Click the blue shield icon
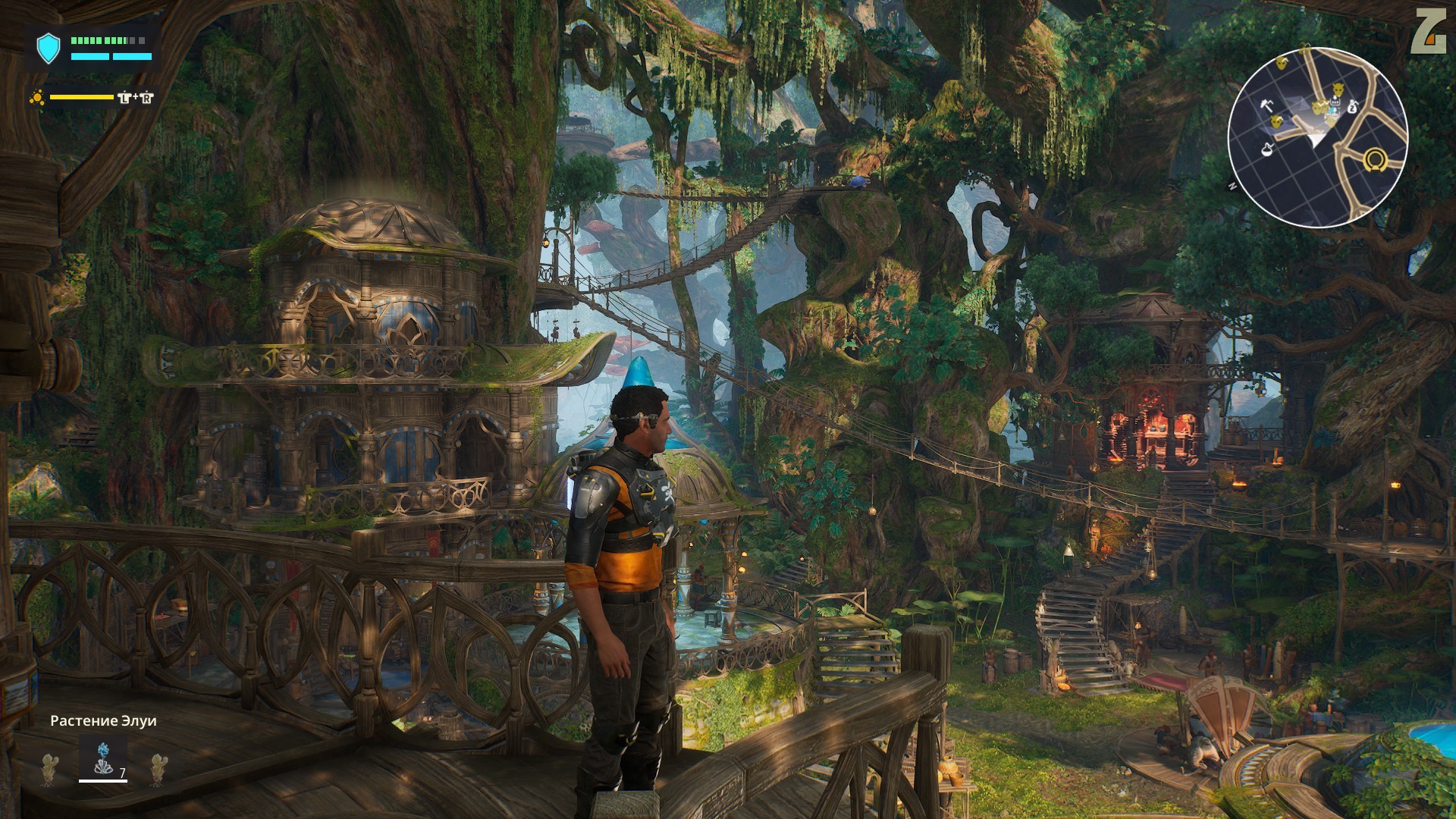This screenshot has height=819, width=1456. coord(48,48)
